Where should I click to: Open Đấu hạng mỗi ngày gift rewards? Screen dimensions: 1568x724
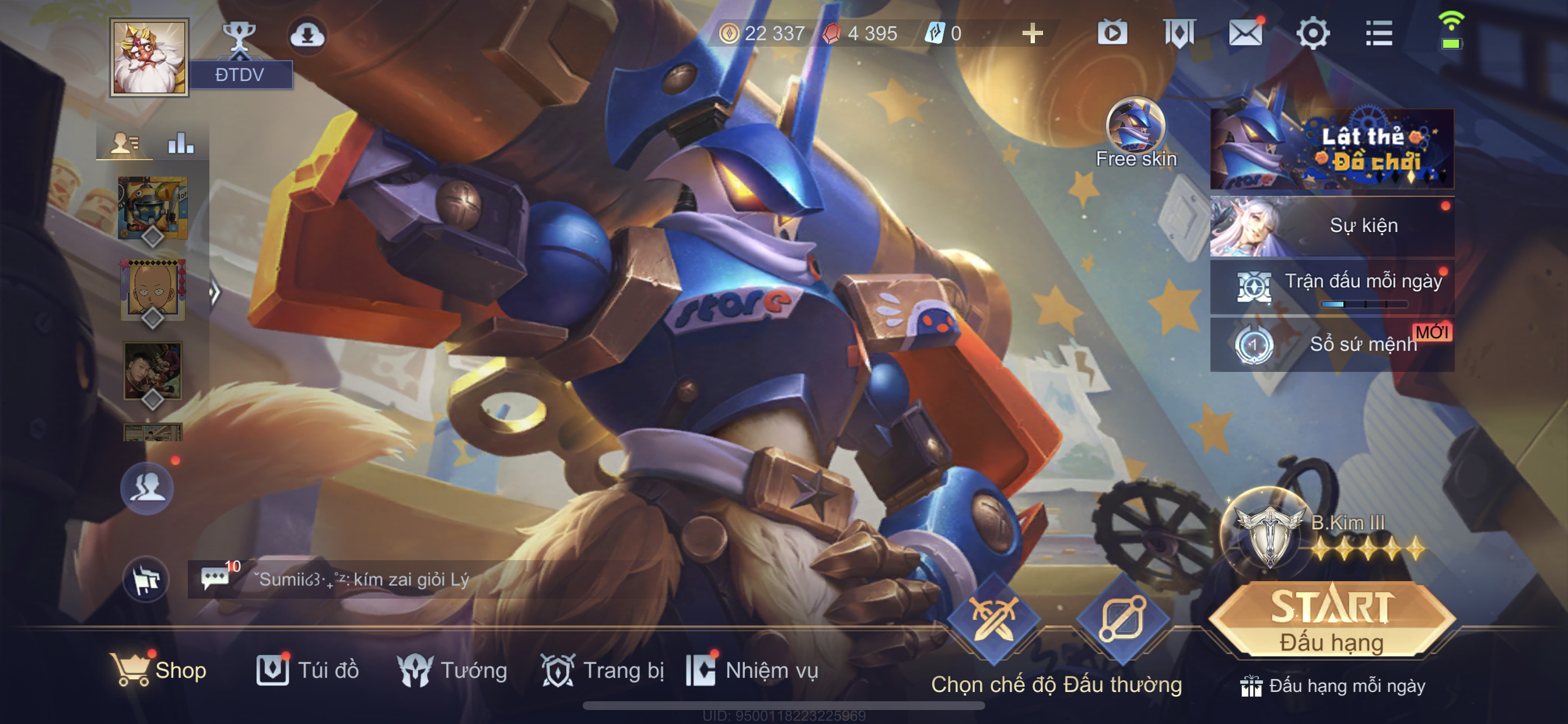pos(1332,686)
